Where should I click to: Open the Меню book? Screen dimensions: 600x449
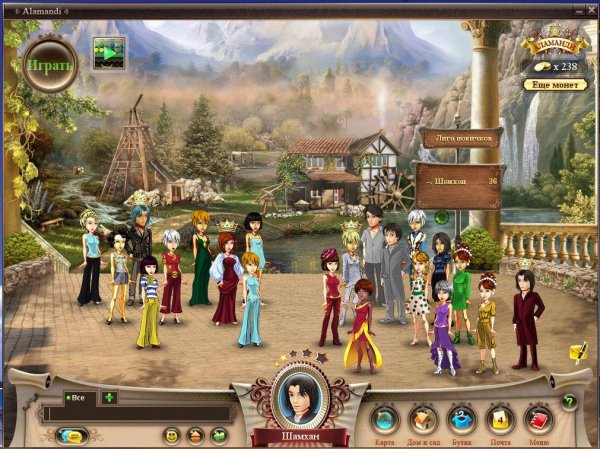pos(540,420)
